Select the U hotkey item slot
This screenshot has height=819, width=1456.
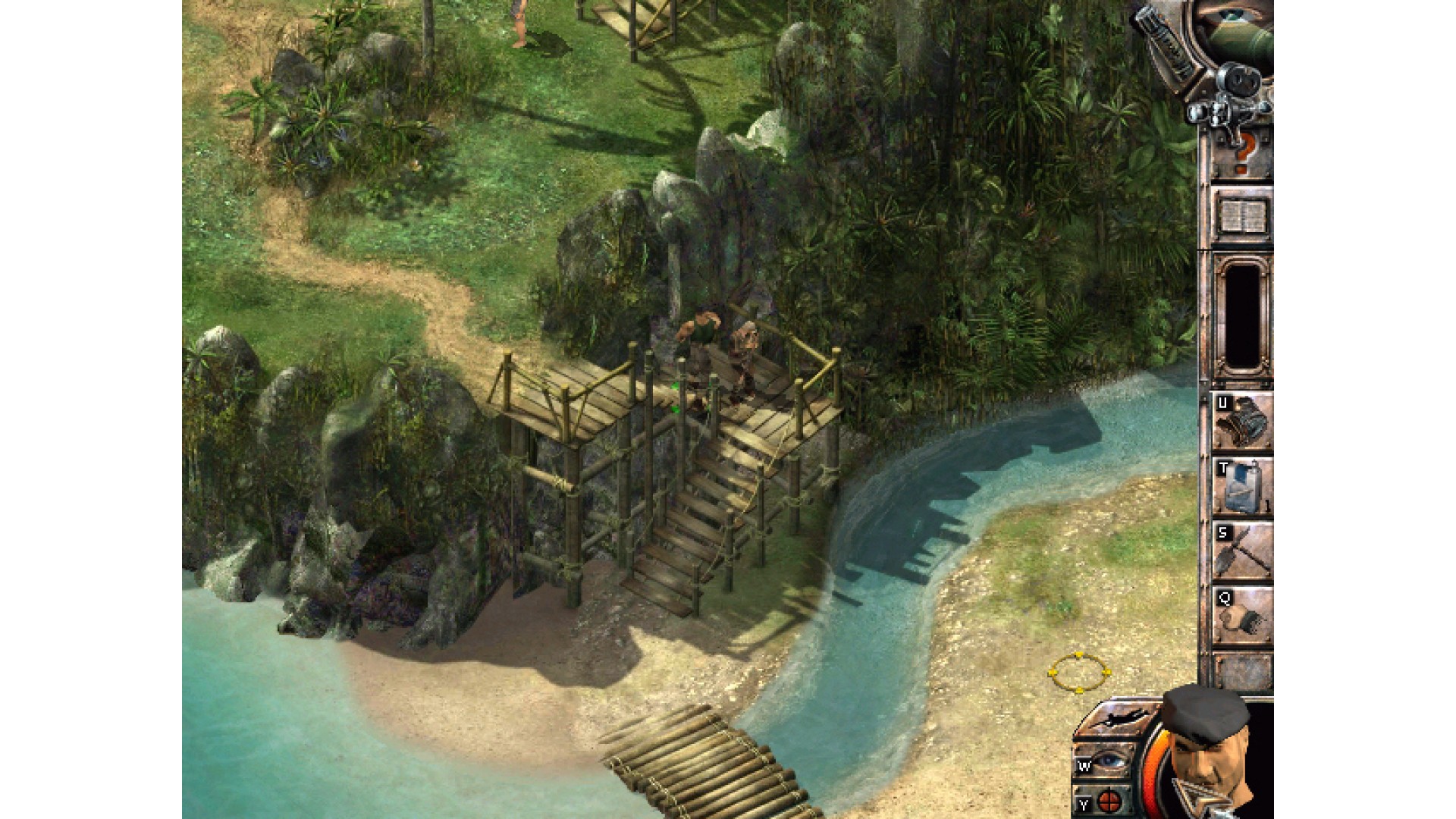pyautogui.click(x=1242, y=421)
